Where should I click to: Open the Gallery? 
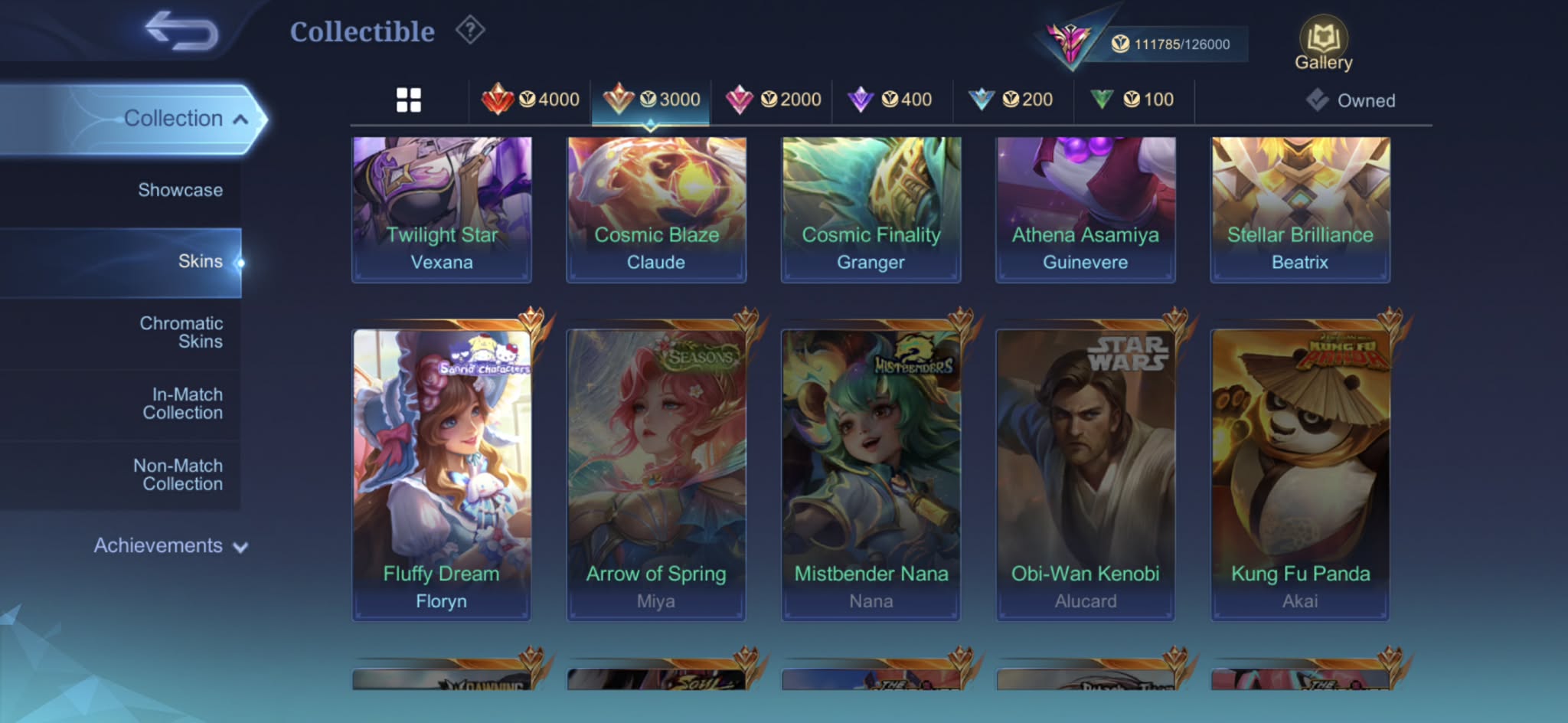coord(1323,44)
